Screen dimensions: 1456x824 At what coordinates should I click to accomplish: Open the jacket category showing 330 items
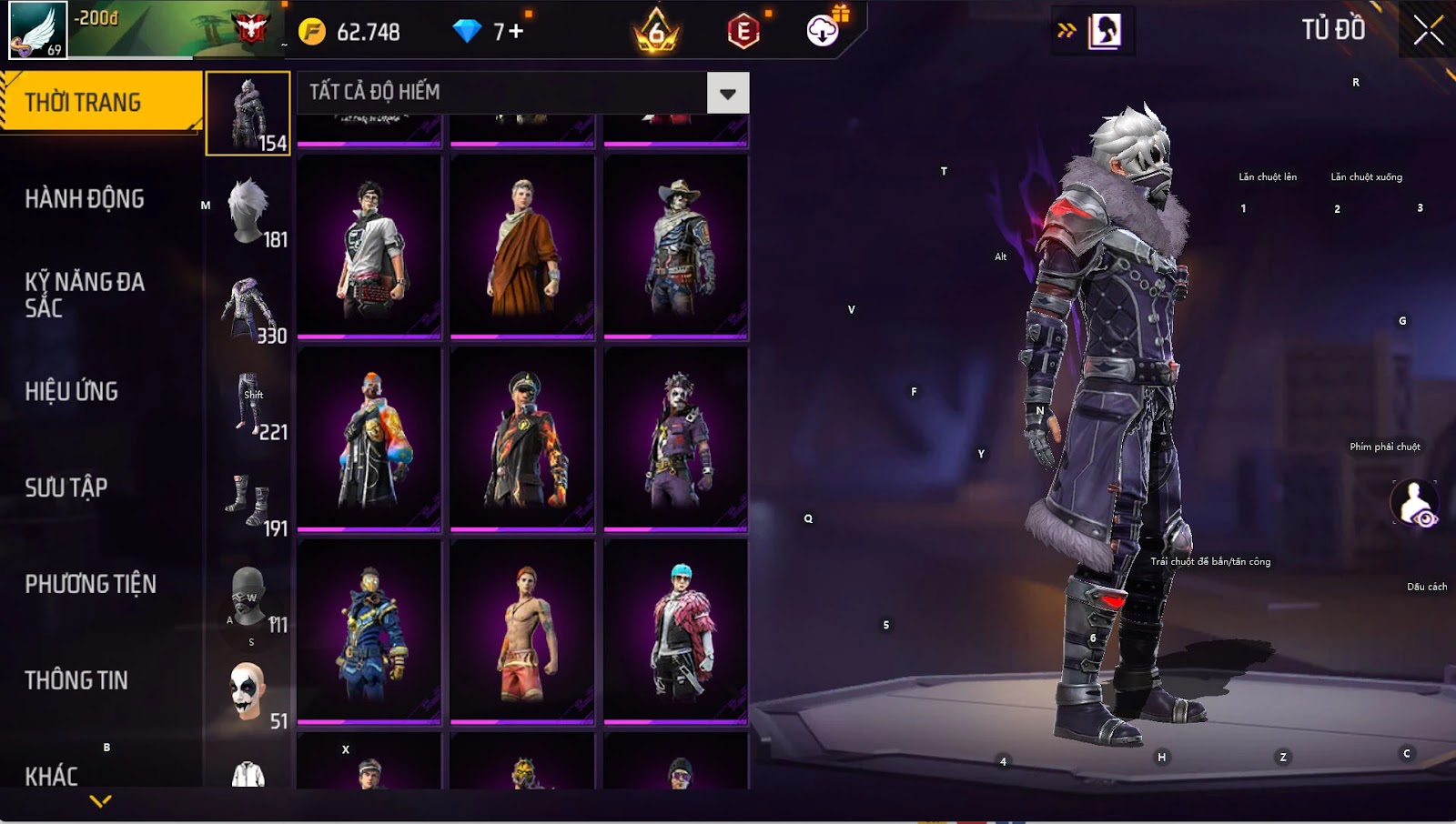[x=248, y=307]
